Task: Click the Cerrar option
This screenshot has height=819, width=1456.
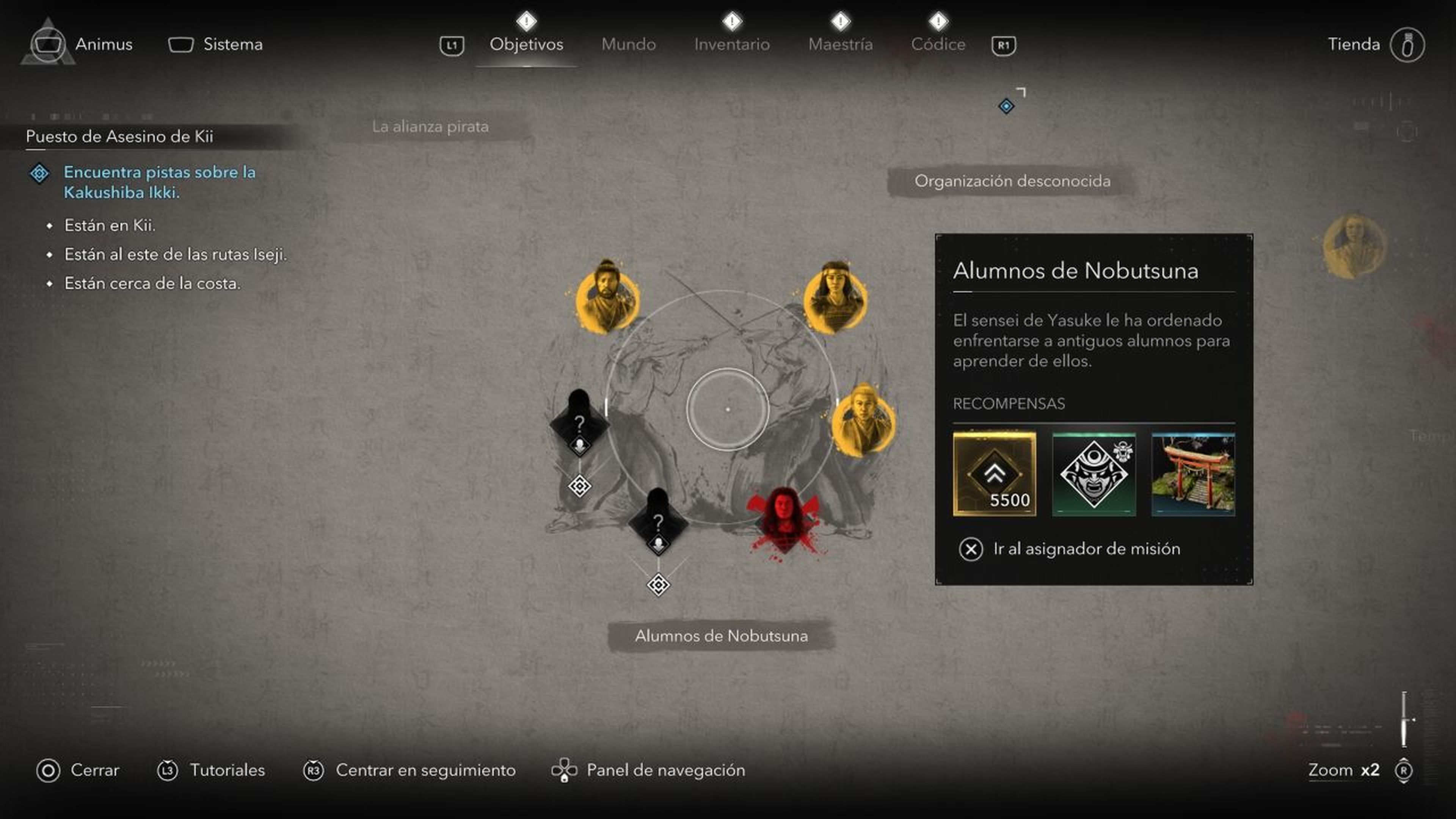Action: (94, 770)
